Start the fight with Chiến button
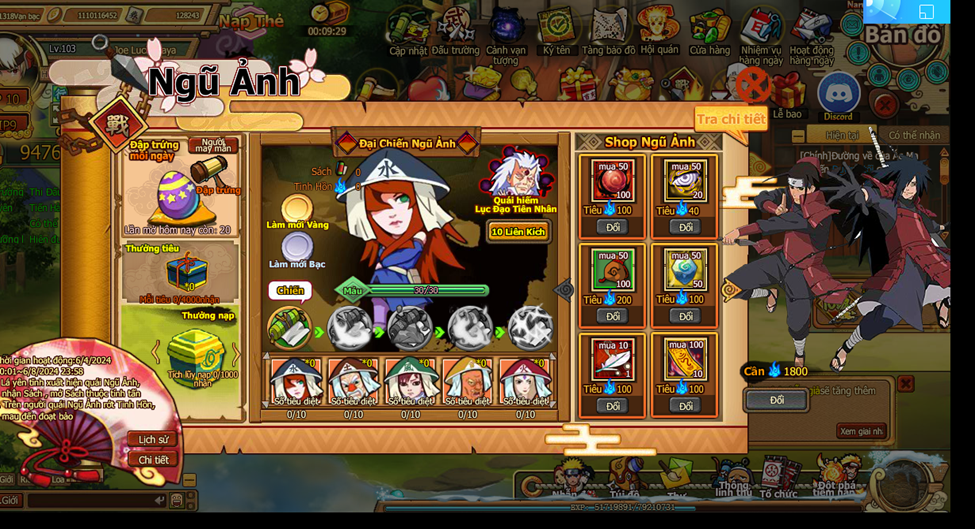 pyautogui.click(x=289, y=291)
